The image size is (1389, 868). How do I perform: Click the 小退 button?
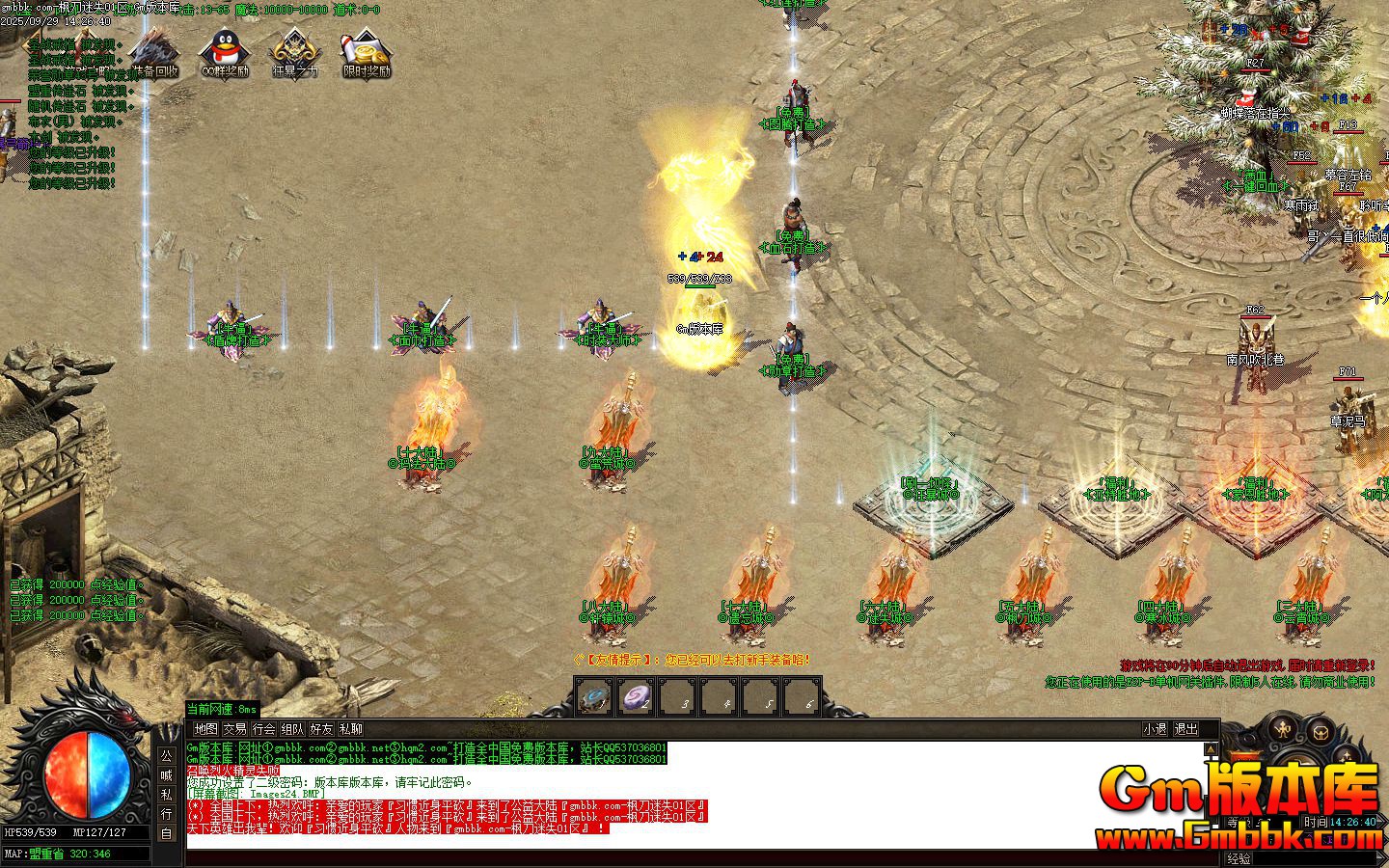pyautogui.click(x=1155, y=730)
